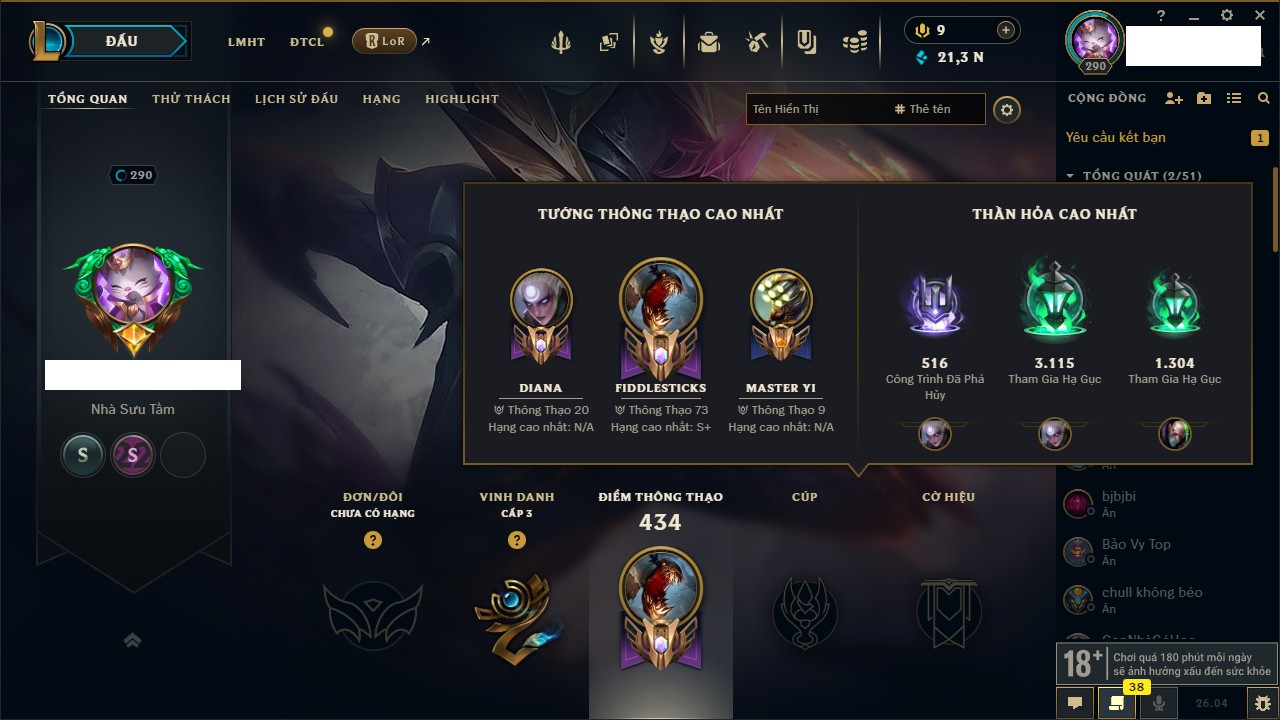The width and height of the screenshot is (1280, 720).
Task: Open the missions scroll with 38 badge
Action: click(x=1117, y=703)
